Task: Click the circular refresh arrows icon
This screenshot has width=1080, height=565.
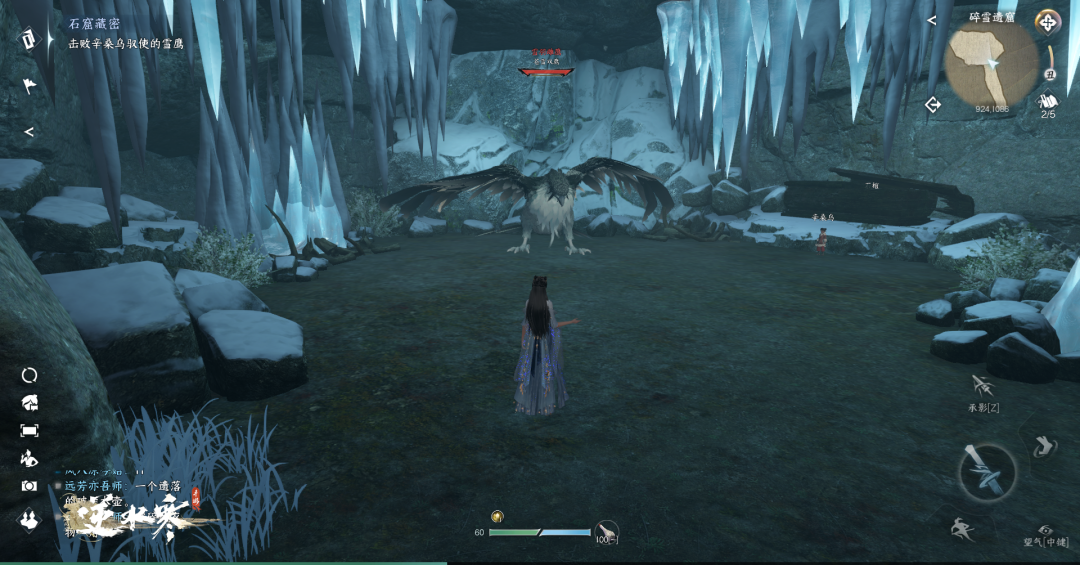Action: (x=30, y=375)
